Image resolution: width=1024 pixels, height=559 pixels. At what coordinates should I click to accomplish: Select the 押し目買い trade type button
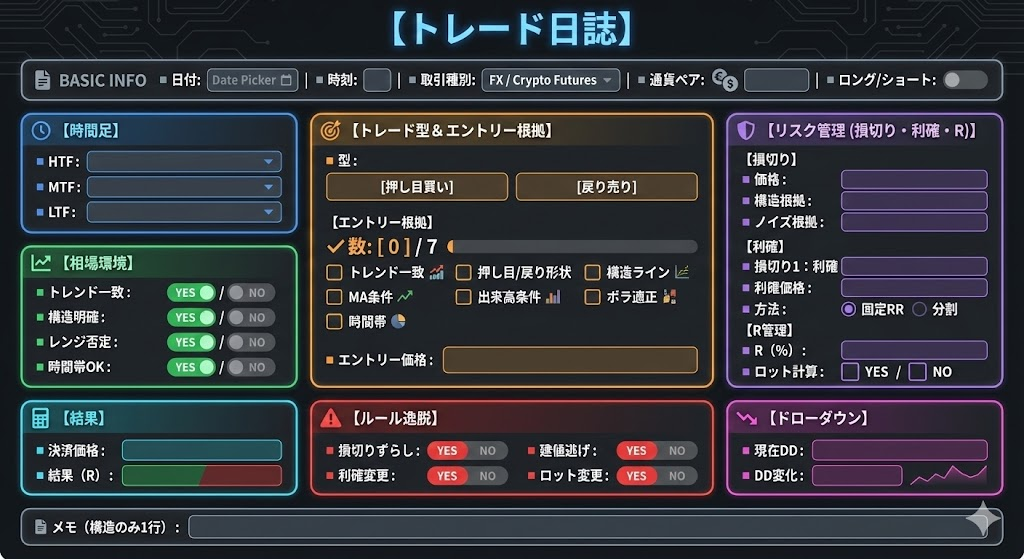point(417,187)
